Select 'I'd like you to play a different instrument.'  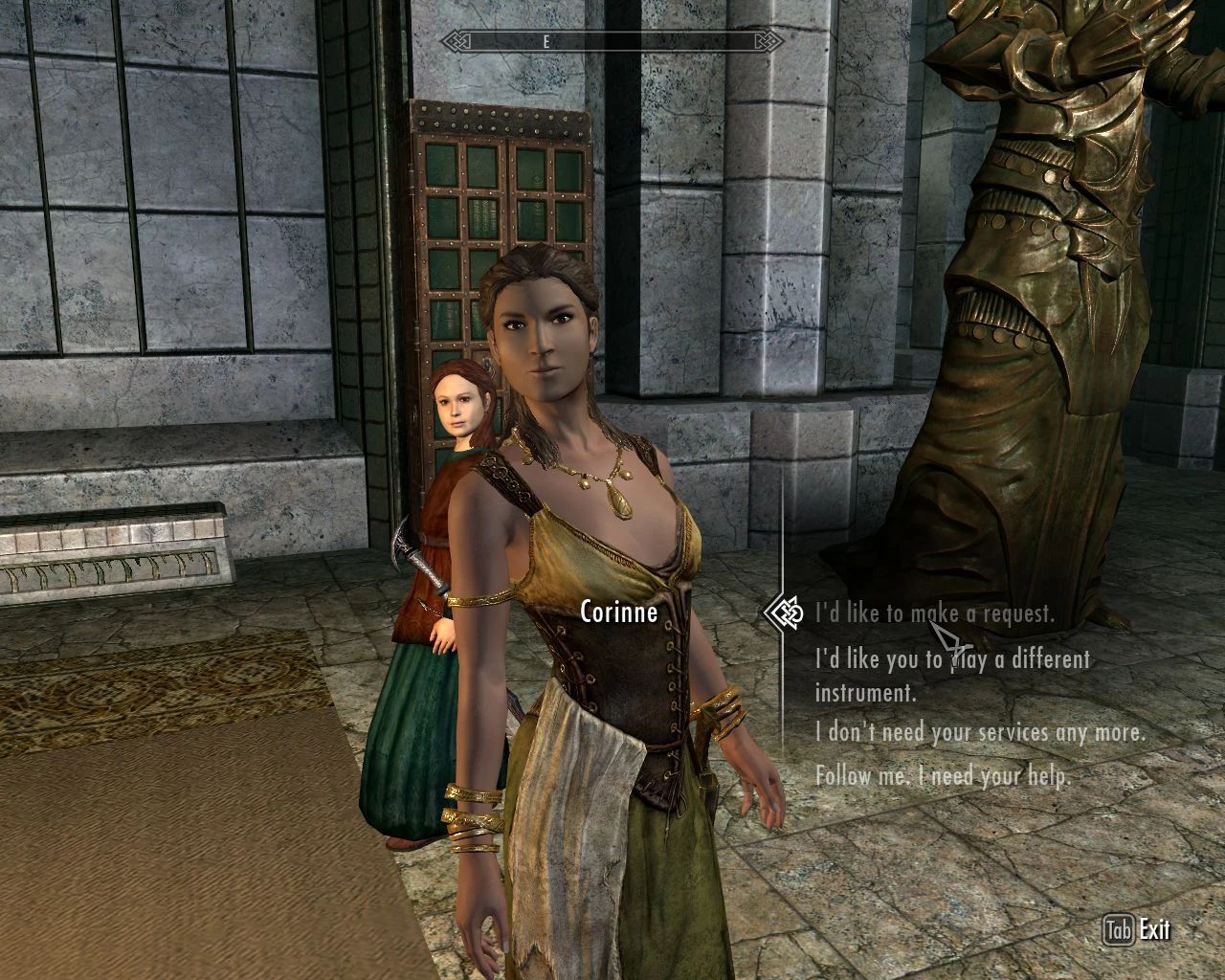pyautogui.click(x=953, y=675)
